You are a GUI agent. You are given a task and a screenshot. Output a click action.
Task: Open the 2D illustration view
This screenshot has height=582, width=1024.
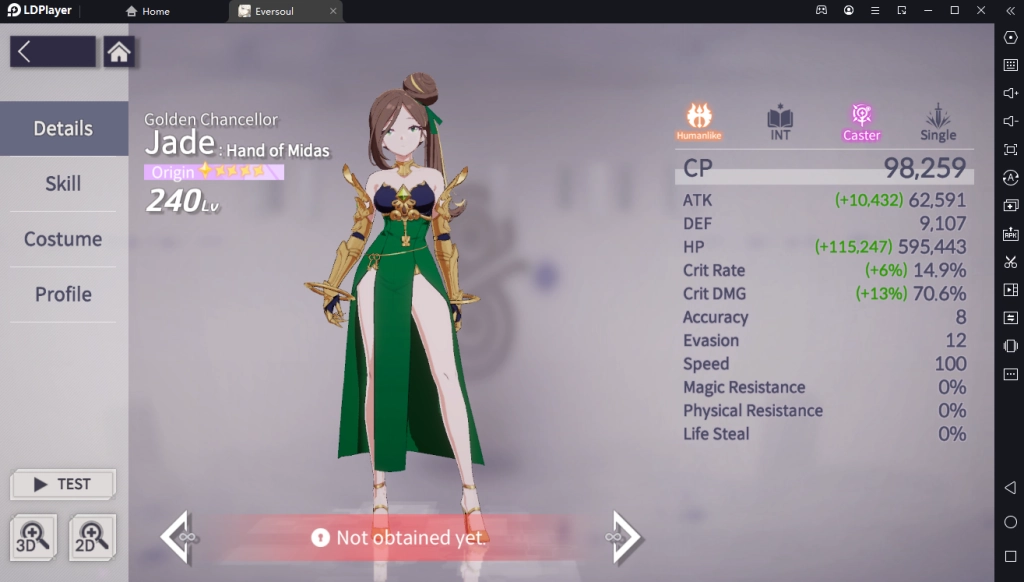tap(92, 538)
